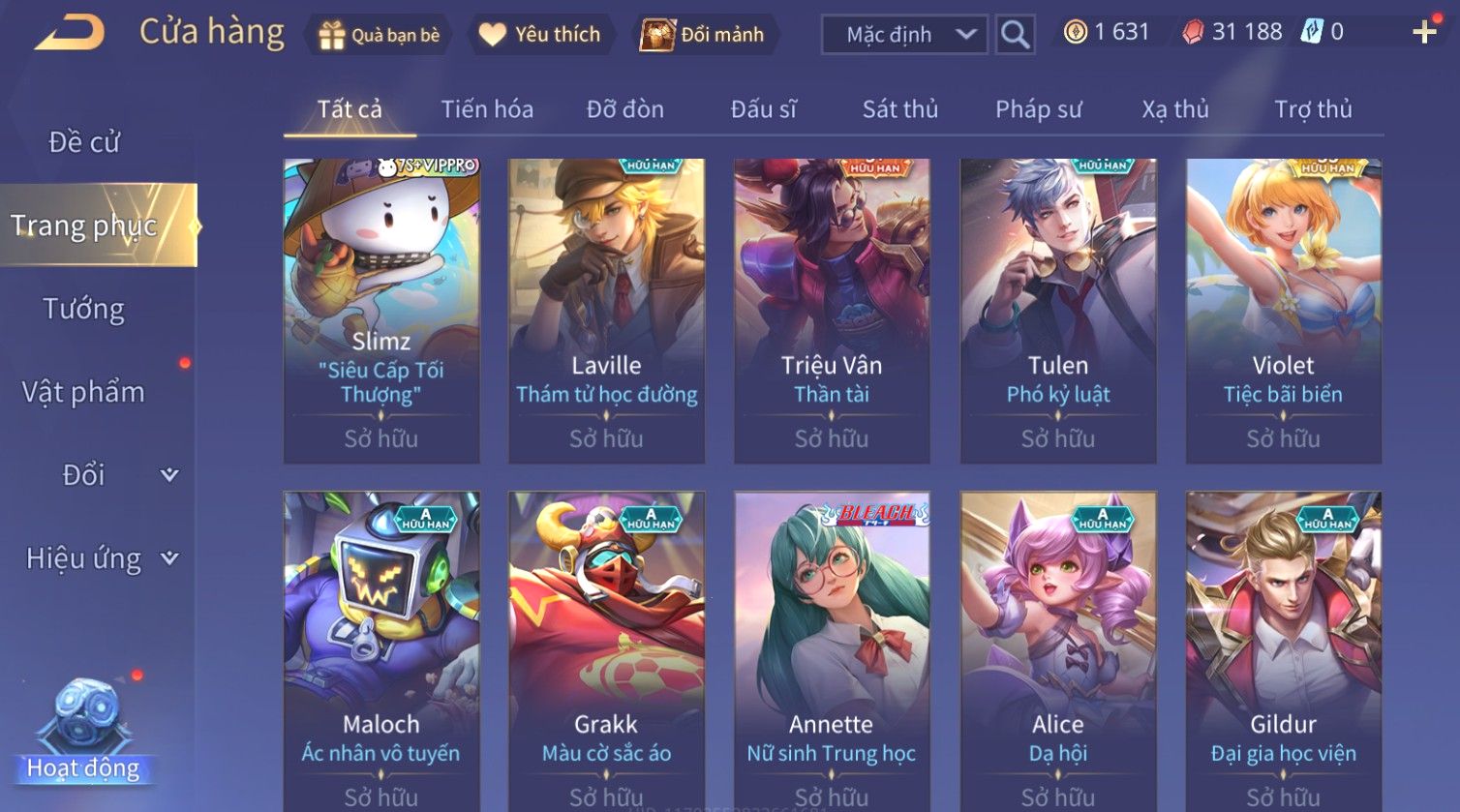
Task: Open the Đề cử menu entry
Action: [x=84, y=142]
